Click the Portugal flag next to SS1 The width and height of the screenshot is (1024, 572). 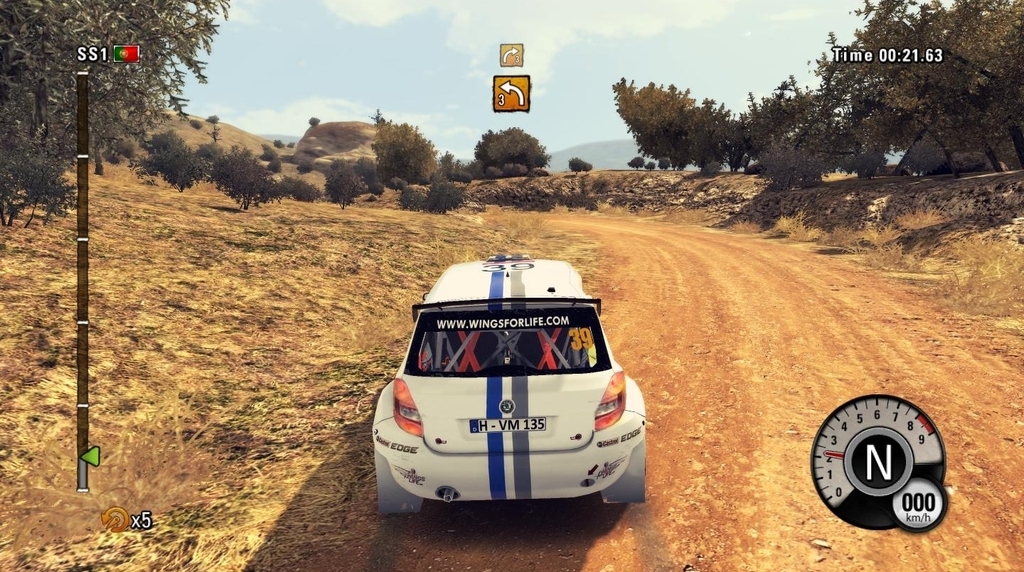pyautogui.click(x=126, y=54)
